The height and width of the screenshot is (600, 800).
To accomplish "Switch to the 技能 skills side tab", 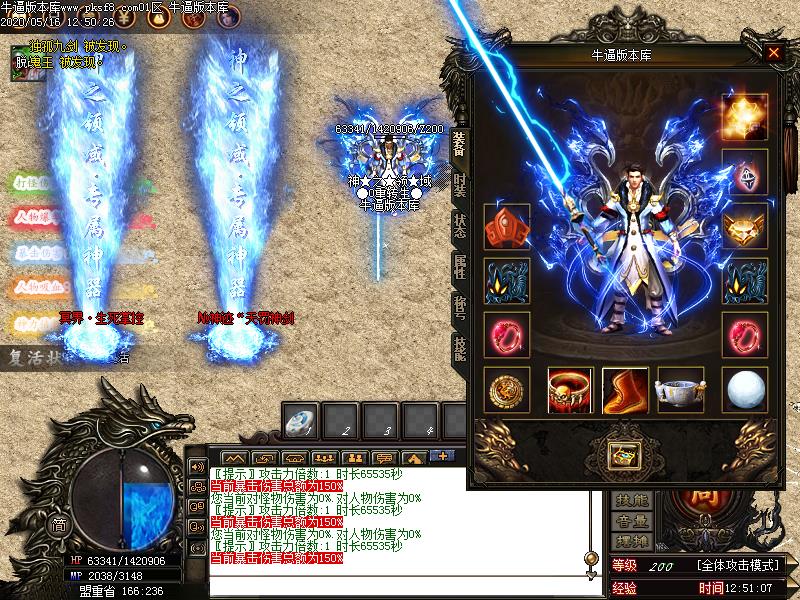I will pyautogui.click(x=459, y=348).
